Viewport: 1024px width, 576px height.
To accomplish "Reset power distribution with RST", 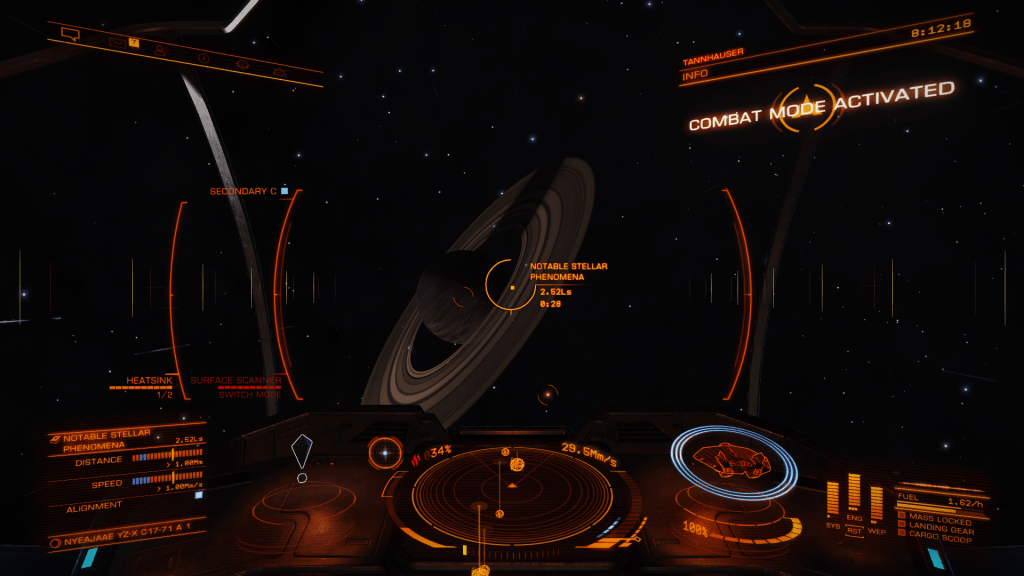I will [854, 531].
